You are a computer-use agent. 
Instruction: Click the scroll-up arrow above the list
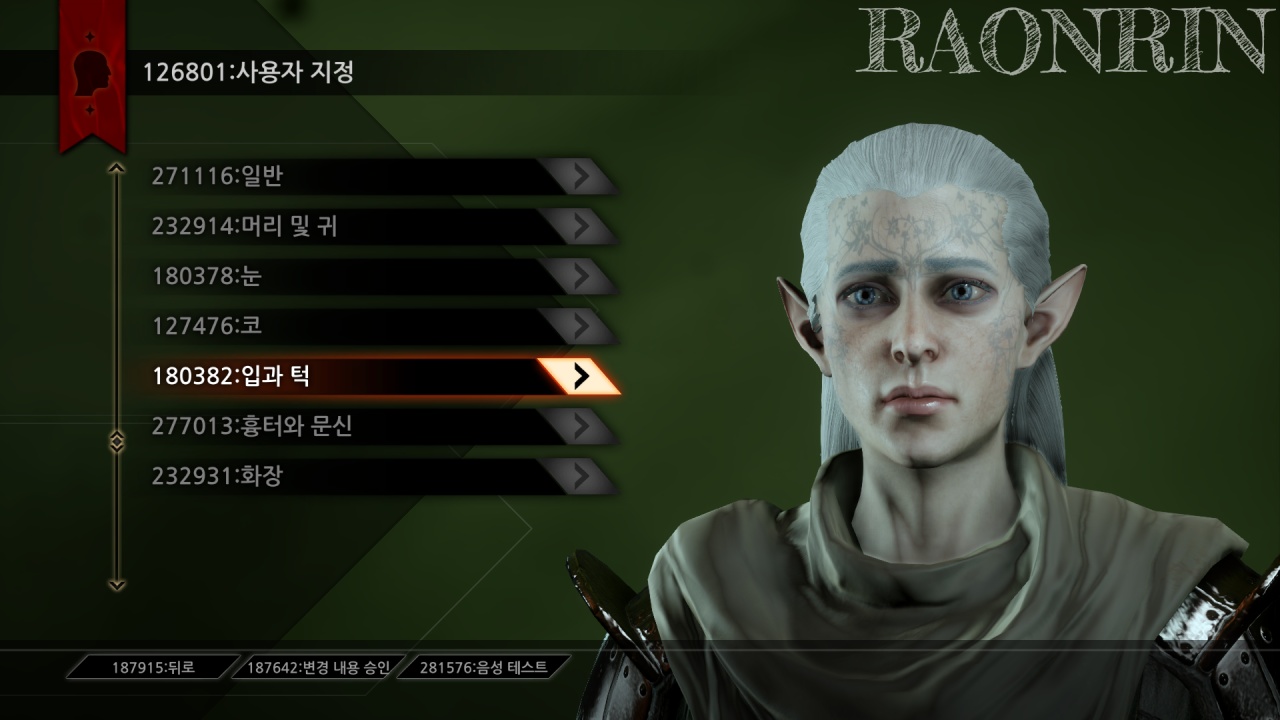point(117,168)
